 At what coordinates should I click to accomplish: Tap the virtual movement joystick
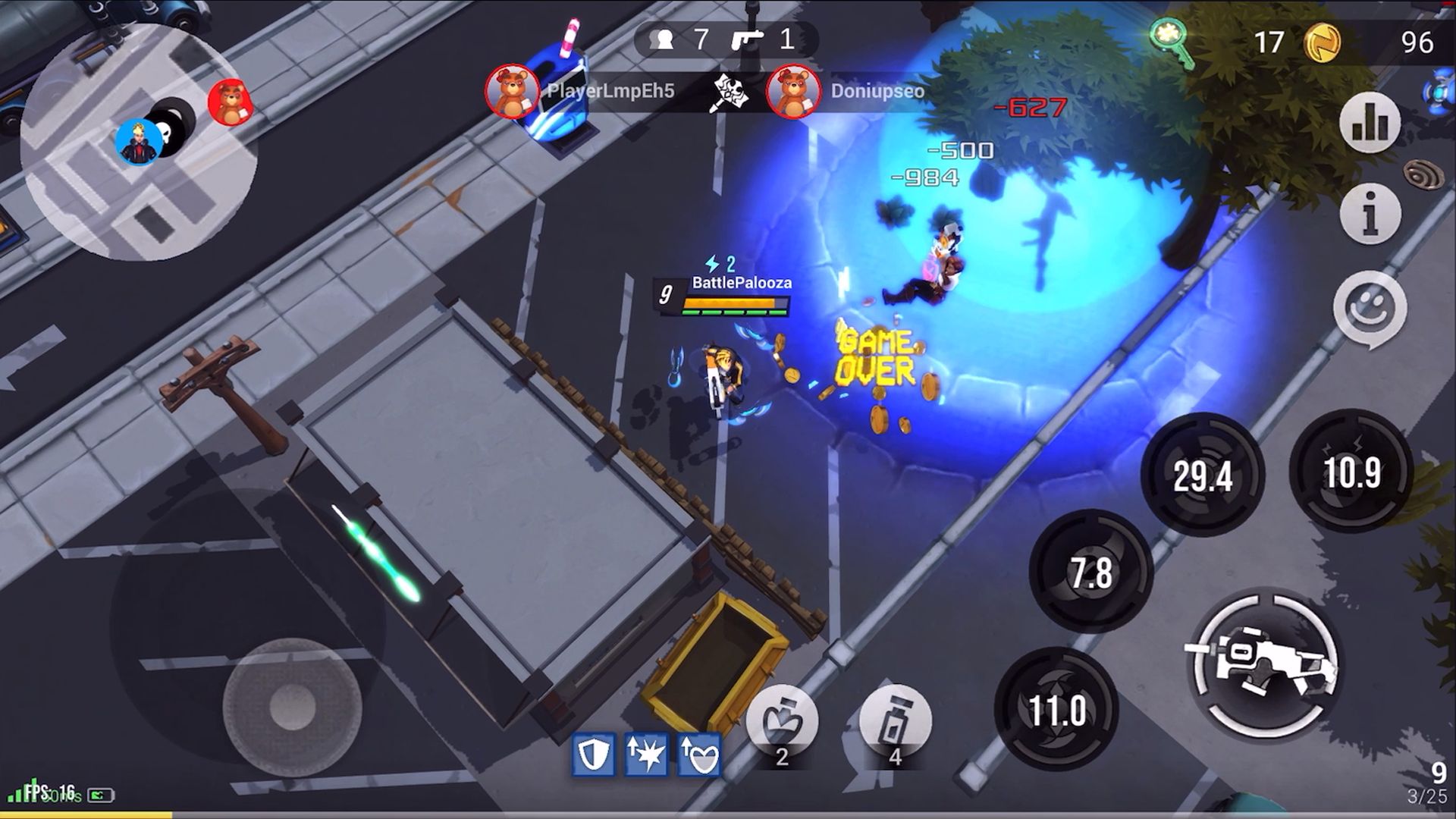[292, 707]
